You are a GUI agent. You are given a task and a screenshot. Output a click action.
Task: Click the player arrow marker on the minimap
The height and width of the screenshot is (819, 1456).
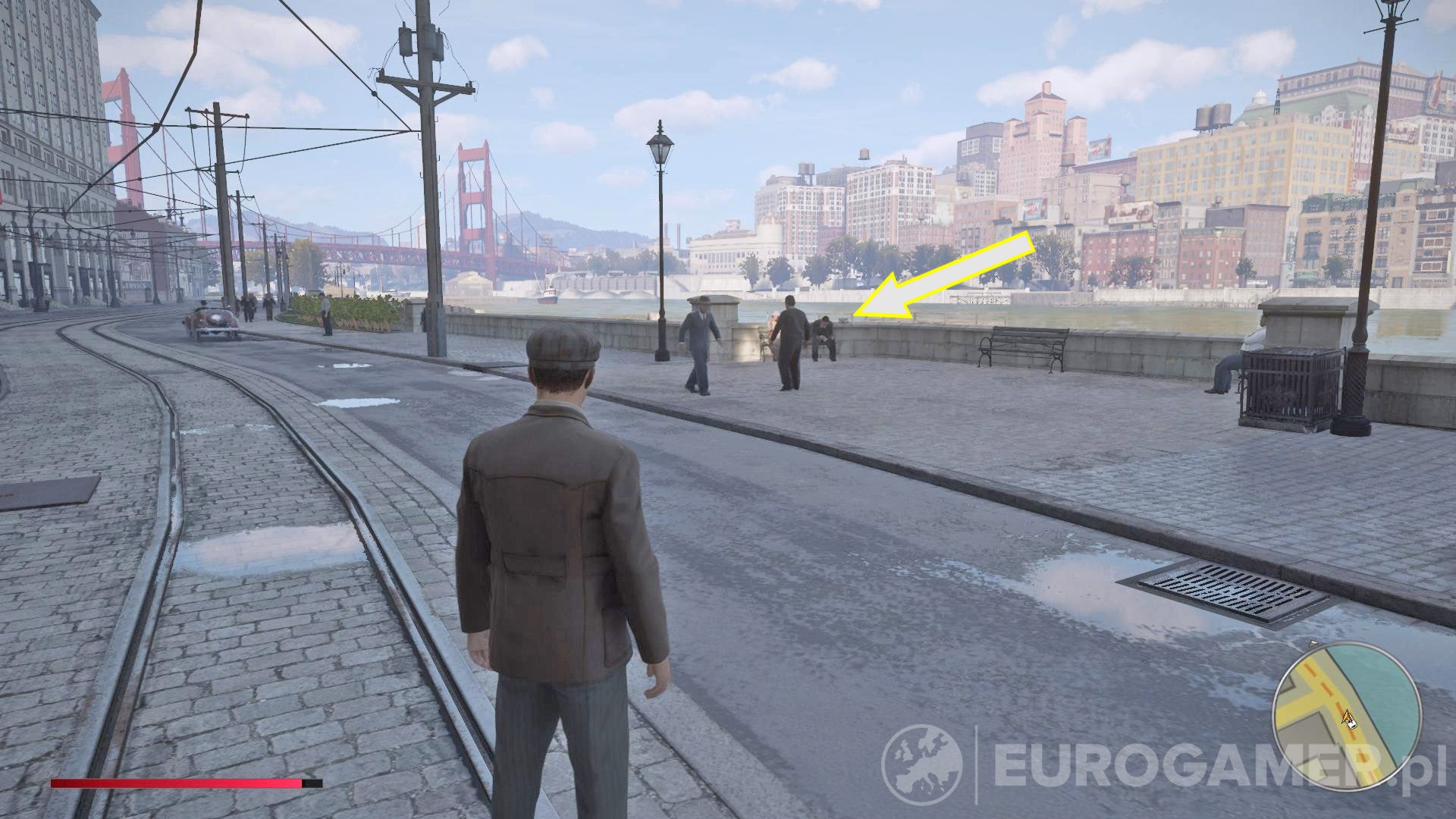pyautogui.click(x=1347, y=717)
